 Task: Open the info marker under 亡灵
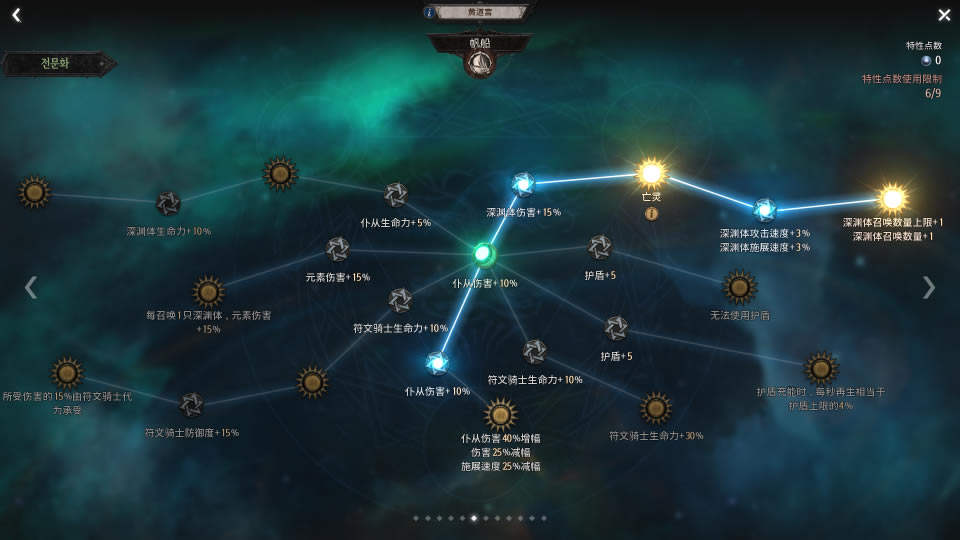pos(651,213)
